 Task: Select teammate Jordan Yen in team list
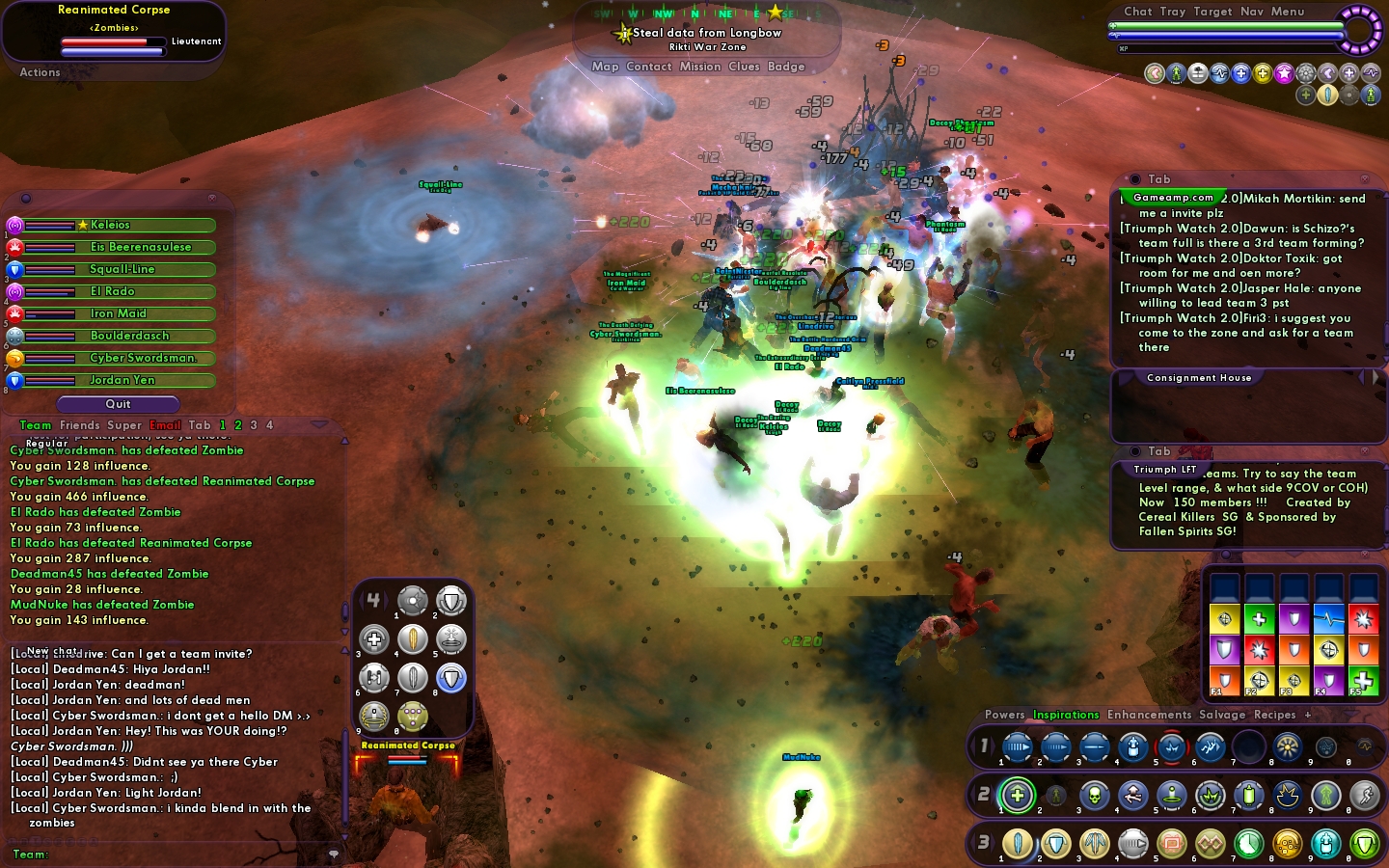[122, 380]
